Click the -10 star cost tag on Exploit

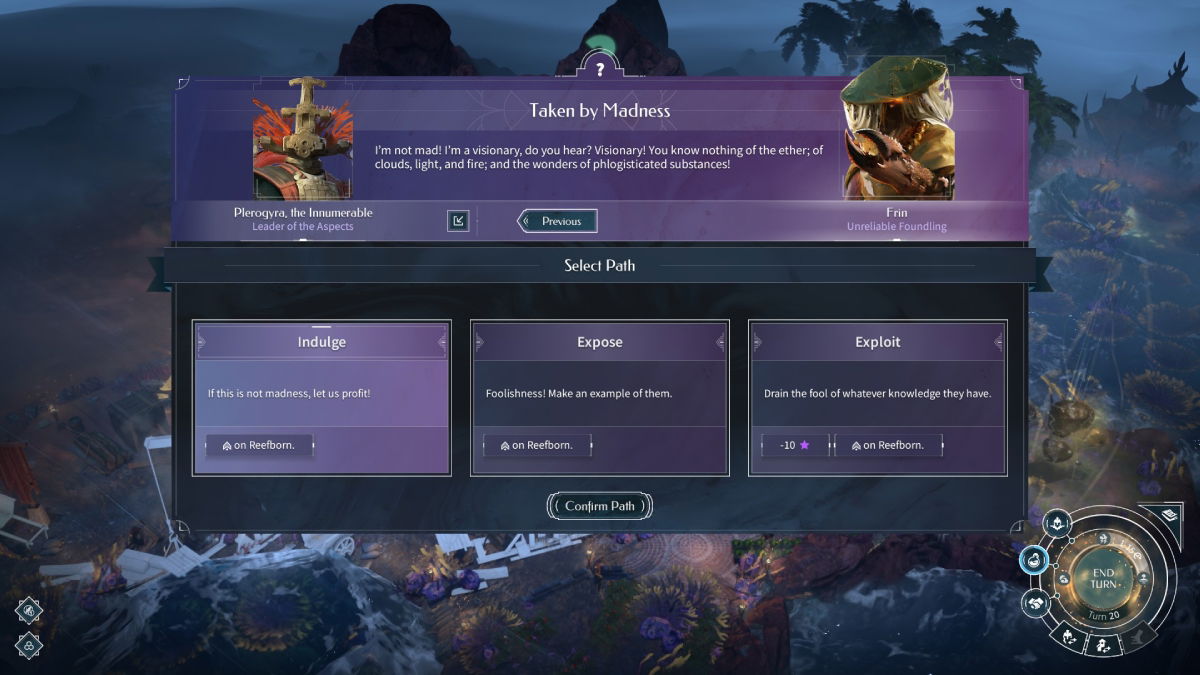click(795, 445)
